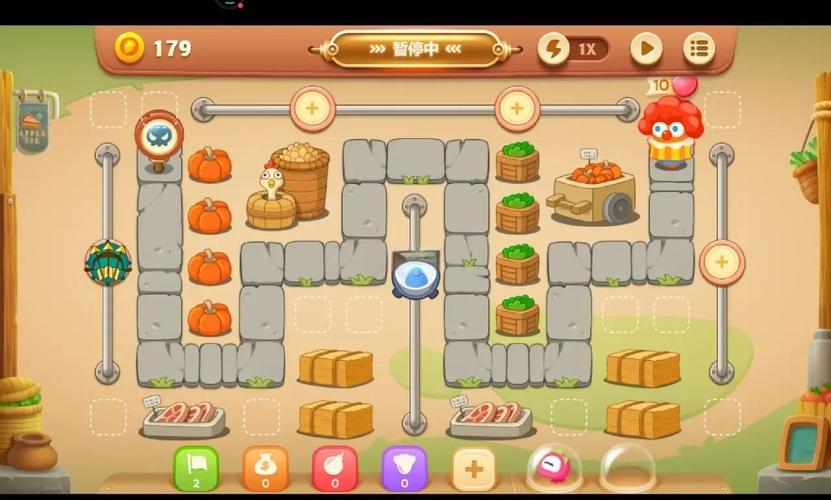Resume the game with the play button

tap(646, 48)
